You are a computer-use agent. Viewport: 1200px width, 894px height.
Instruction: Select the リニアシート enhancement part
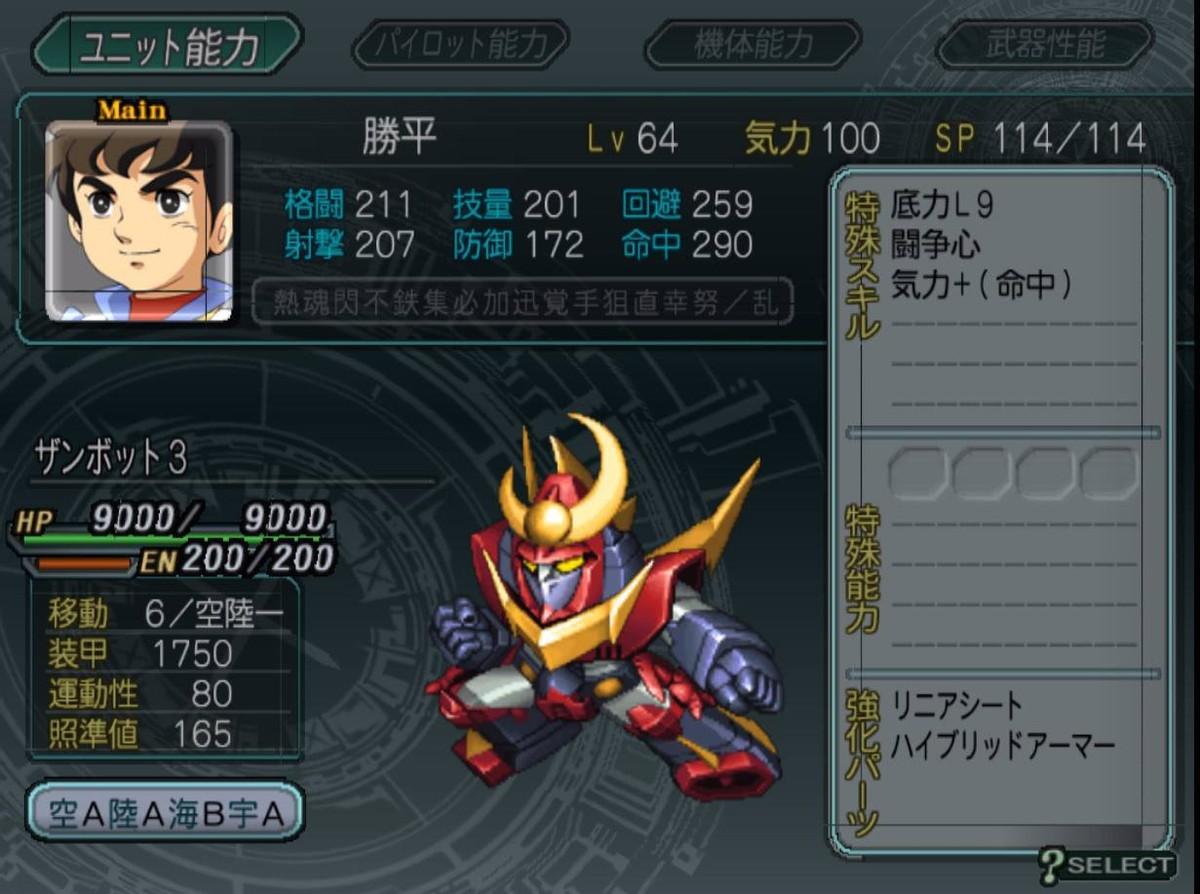tap(957, 706)
